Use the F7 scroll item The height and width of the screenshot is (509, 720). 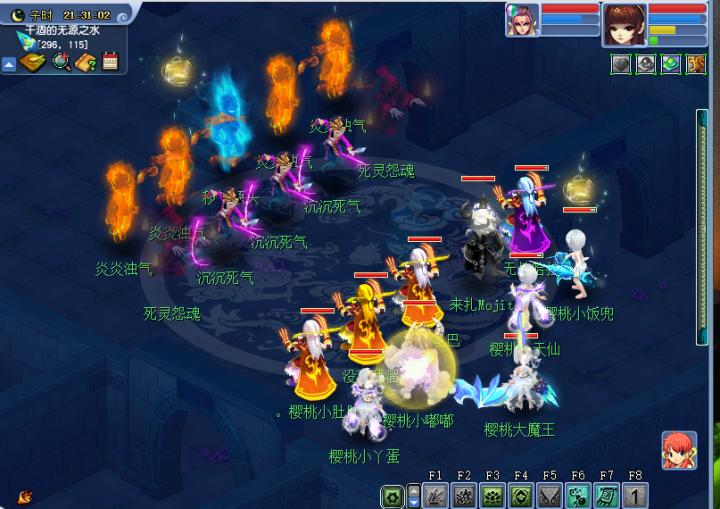pos(607,495)
